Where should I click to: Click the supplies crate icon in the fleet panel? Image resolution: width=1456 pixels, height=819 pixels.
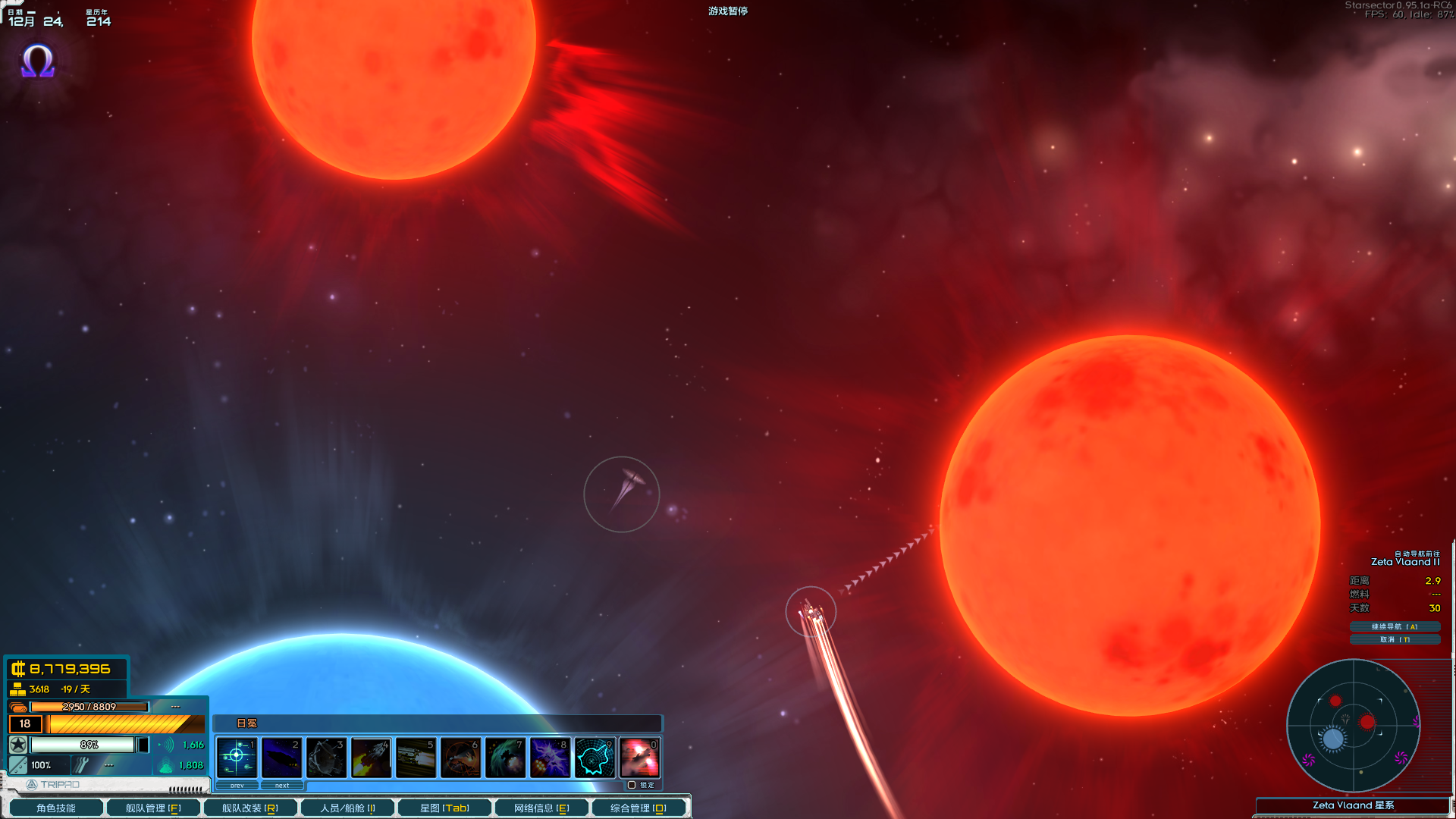tap(18, 706)
